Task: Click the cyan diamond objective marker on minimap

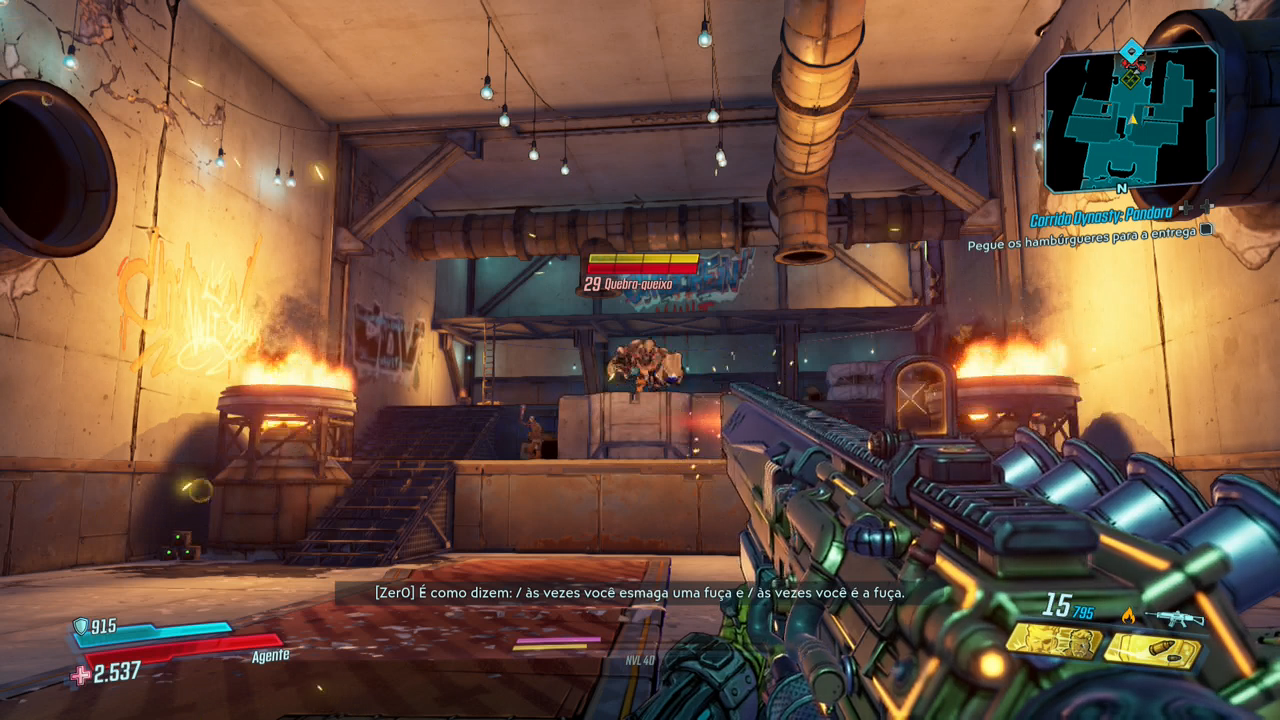Action: (x=1131, y=50)
